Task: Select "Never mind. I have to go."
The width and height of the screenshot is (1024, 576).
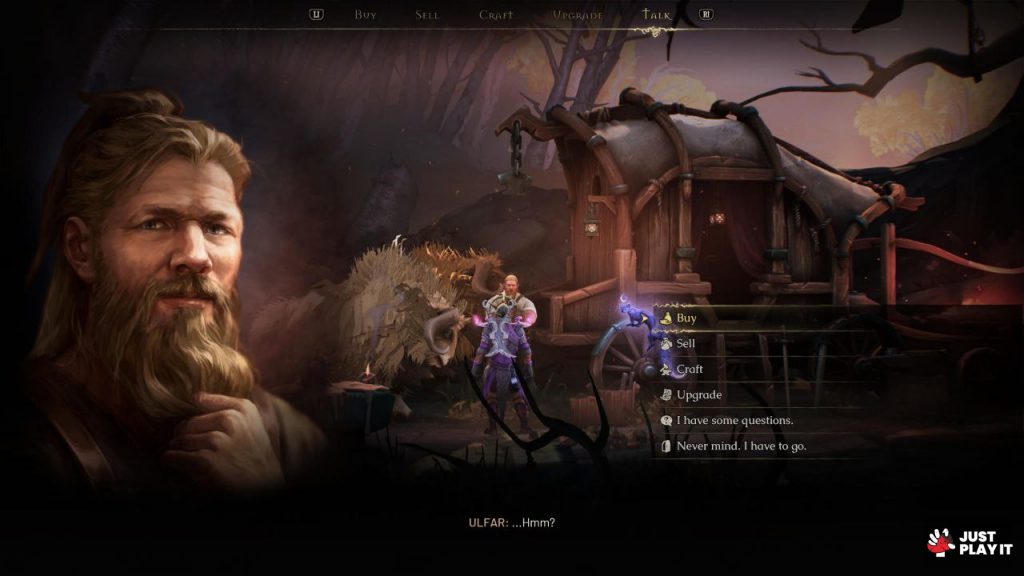Action: pos(740,446)
